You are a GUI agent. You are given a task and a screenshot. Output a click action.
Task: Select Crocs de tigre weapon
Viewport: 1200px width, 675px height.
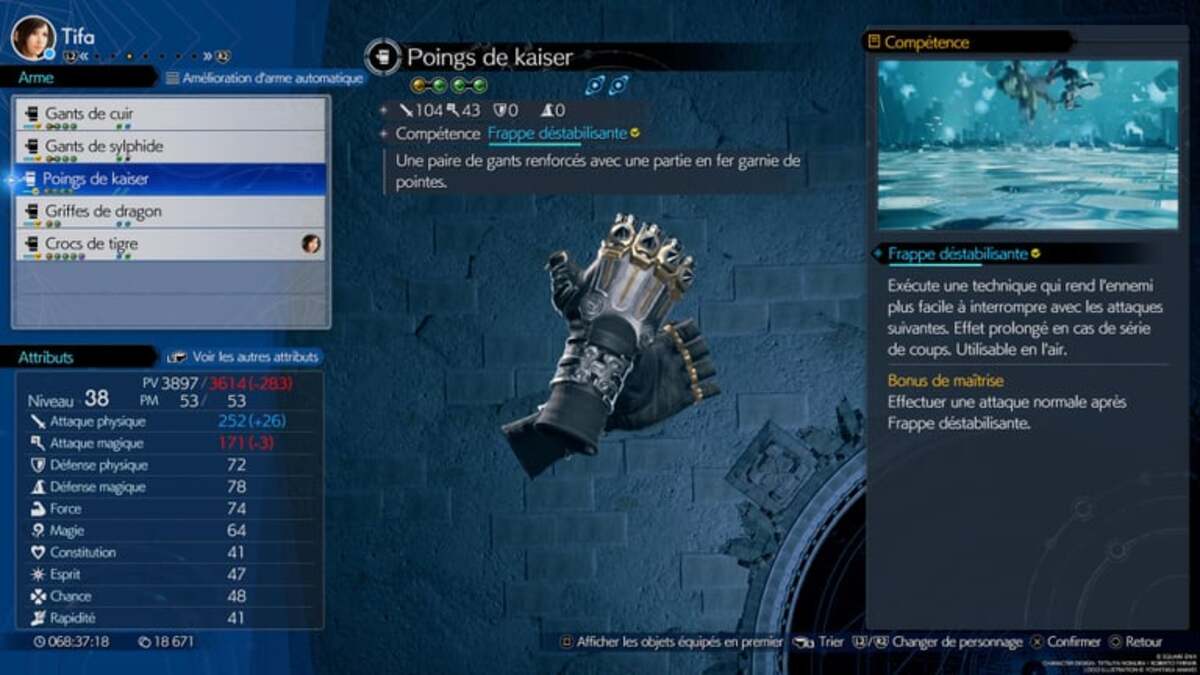(170, 244)
